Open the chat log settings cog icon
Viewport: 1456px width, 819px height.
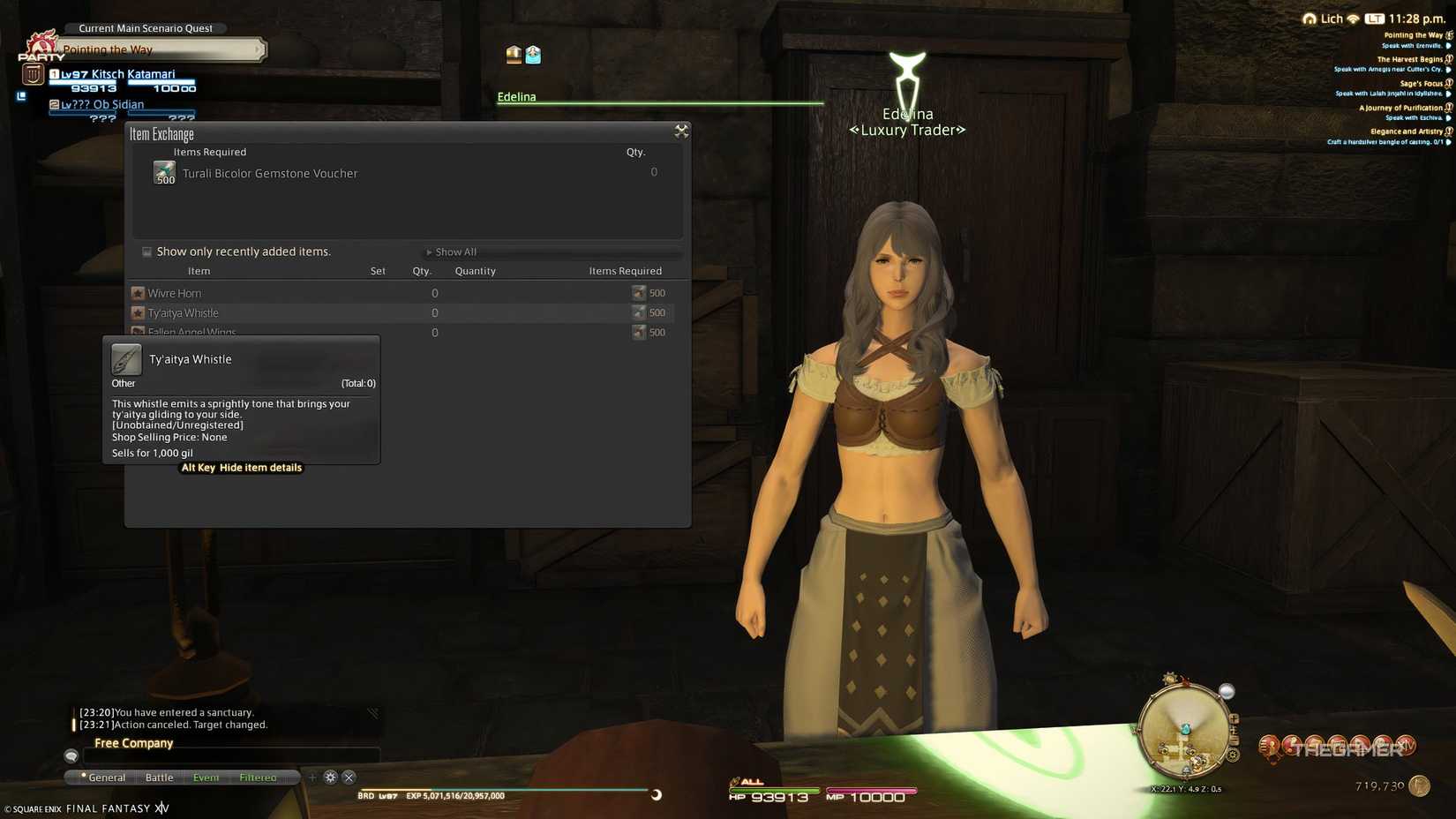click(x=330, y=777)
